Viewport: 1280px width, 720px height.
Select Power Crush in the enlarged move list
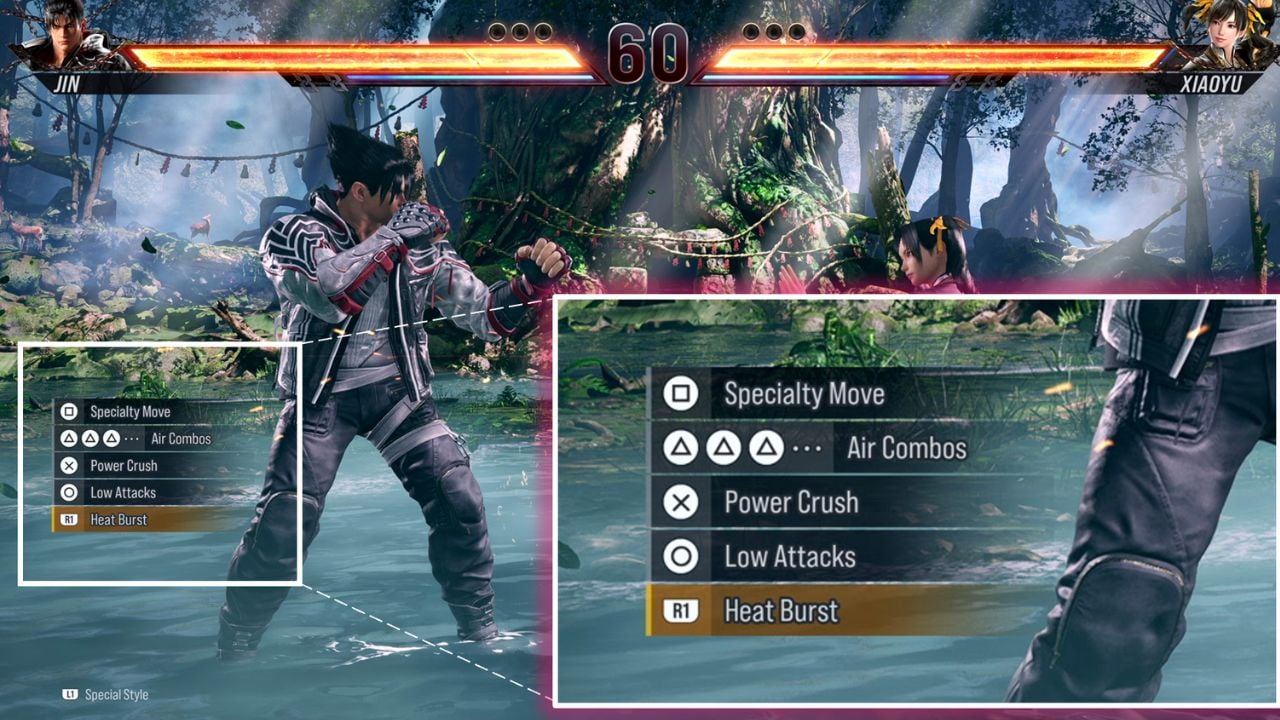coord(791,502)
